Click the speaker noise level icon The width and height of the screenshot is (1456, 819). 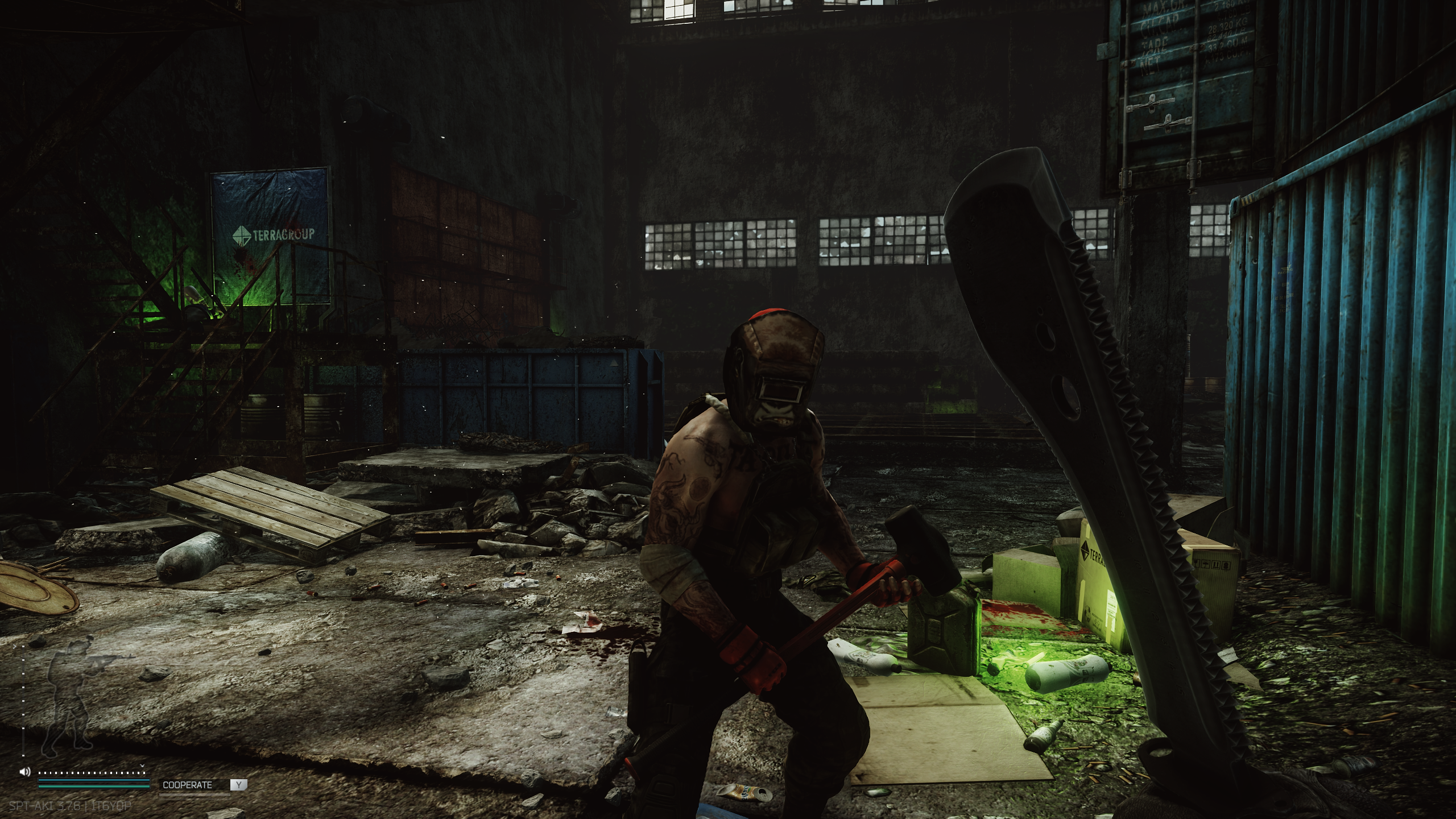[24, 772]
